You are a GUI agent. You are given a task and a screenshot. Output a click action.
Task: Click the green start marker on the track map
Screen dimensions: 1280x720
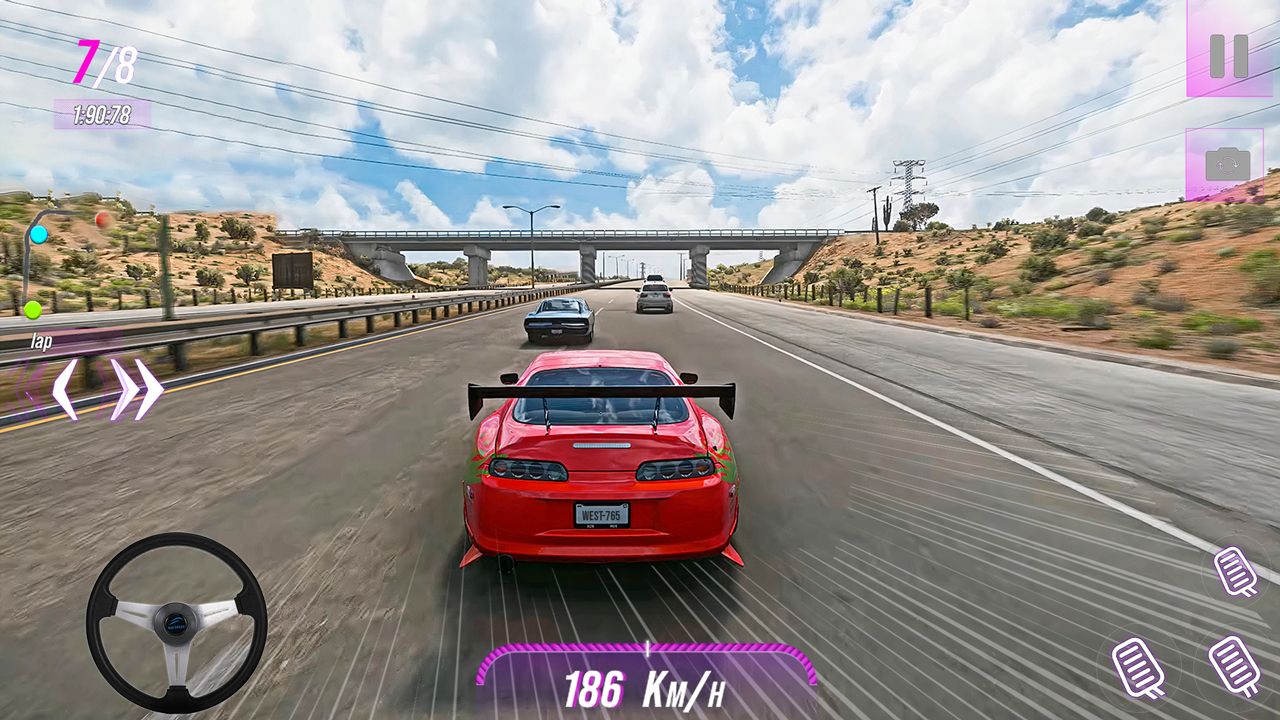[x=31, y=312]
